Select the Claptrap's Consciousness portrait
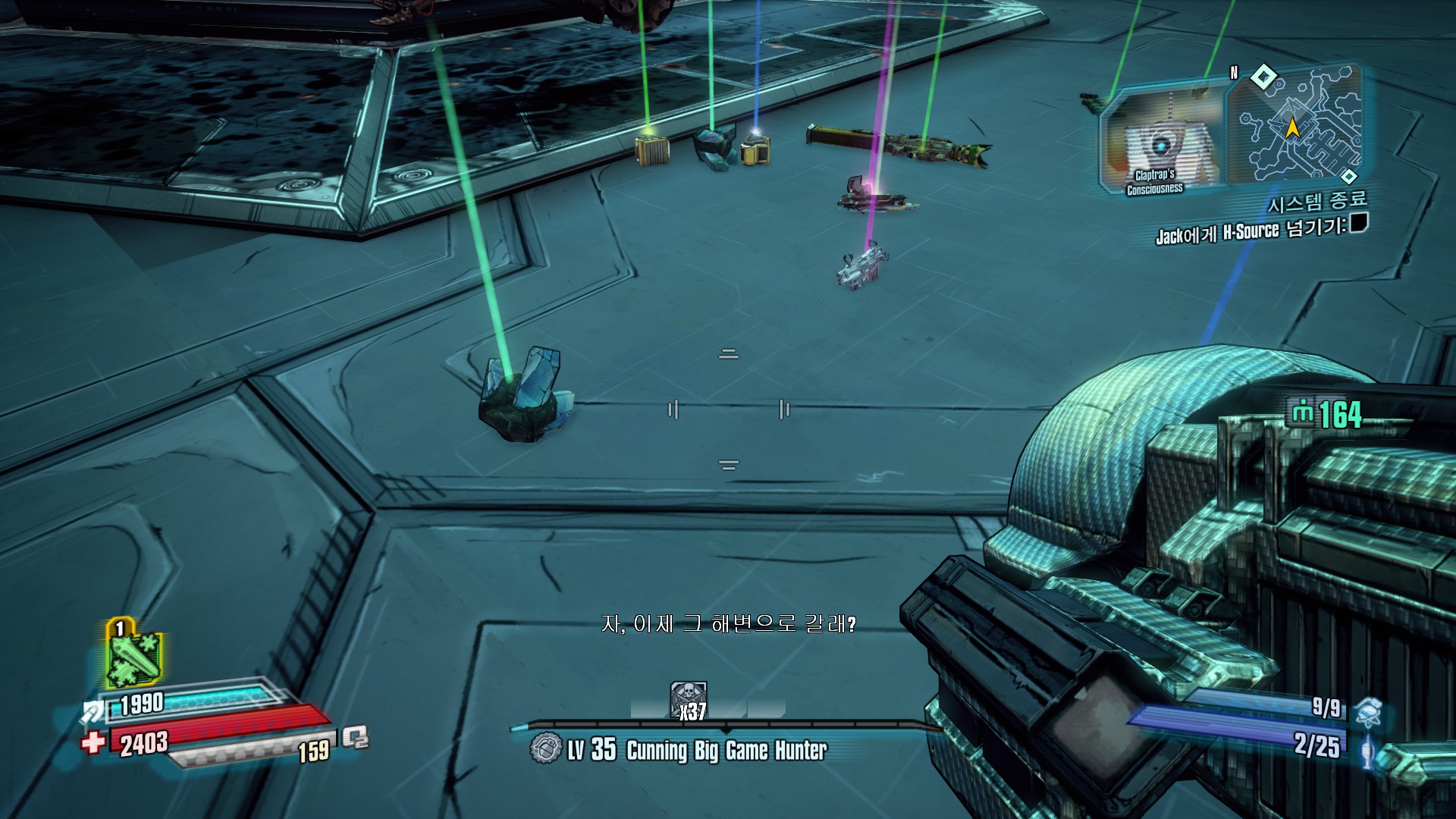 [1159, 140]
